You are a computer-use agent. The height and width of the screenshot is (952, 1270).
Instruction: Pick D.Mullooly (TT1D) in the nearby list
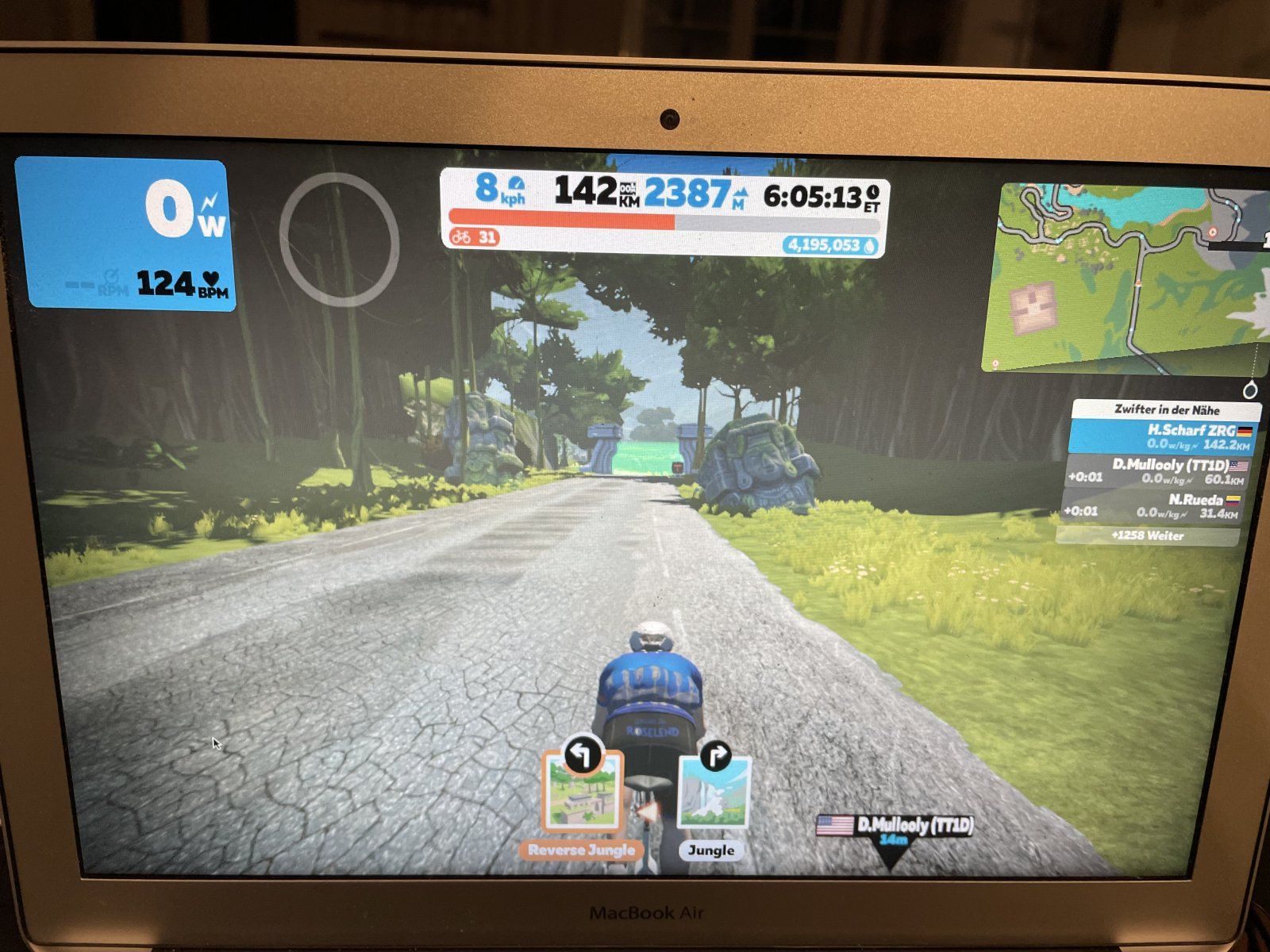point(1157,472)
